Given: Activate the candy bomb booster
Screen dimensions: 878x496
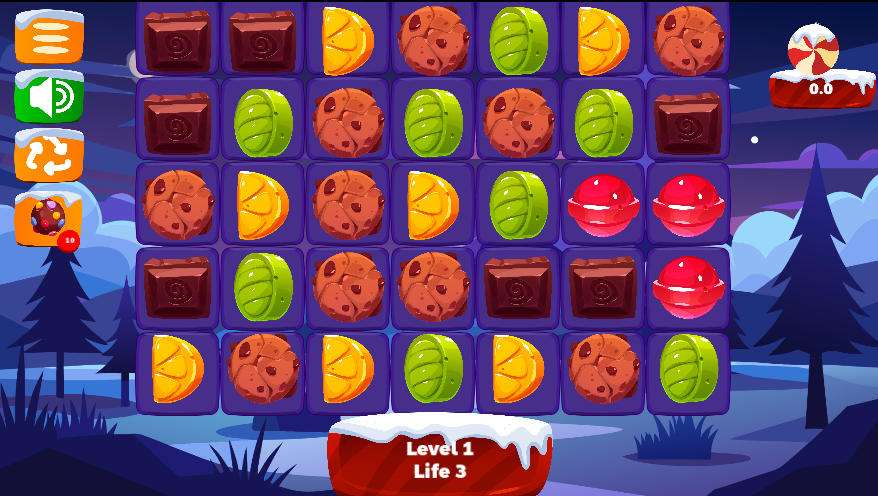Looking at the screenshot, I should (x=48, y=218).
